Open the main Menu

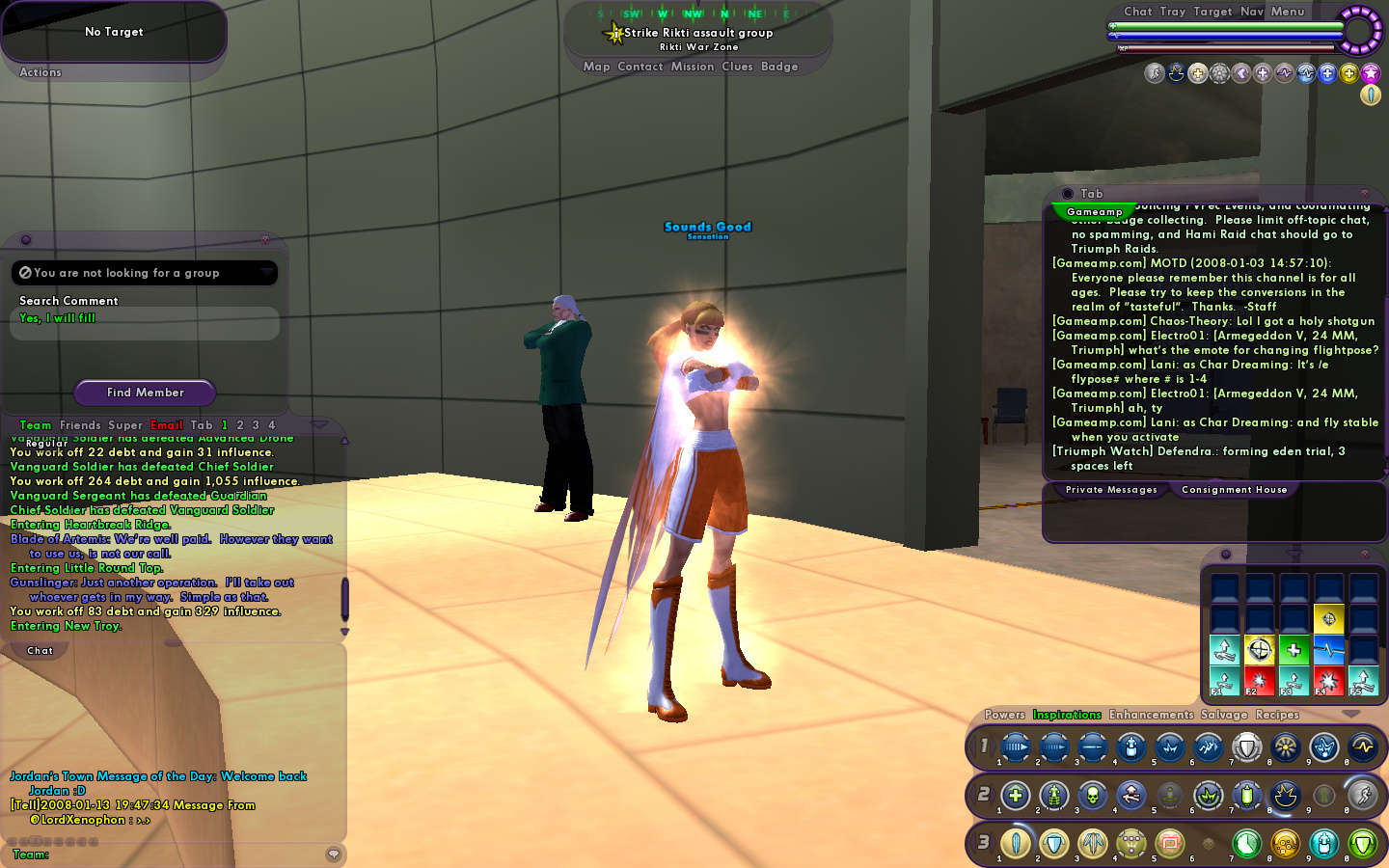click(x=1288, y=12)
